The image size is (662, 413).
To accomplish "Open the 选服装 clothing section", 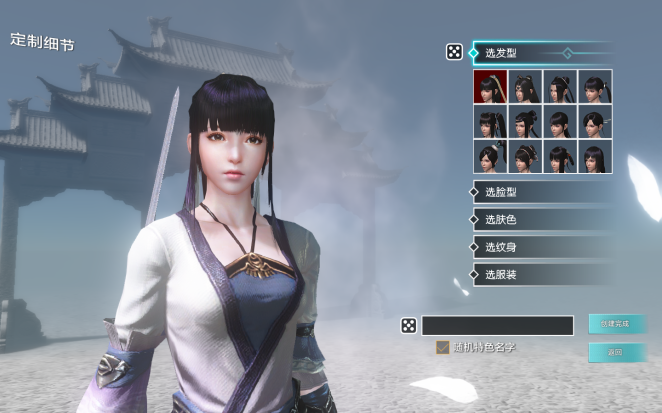I will (x=541, y=274).
